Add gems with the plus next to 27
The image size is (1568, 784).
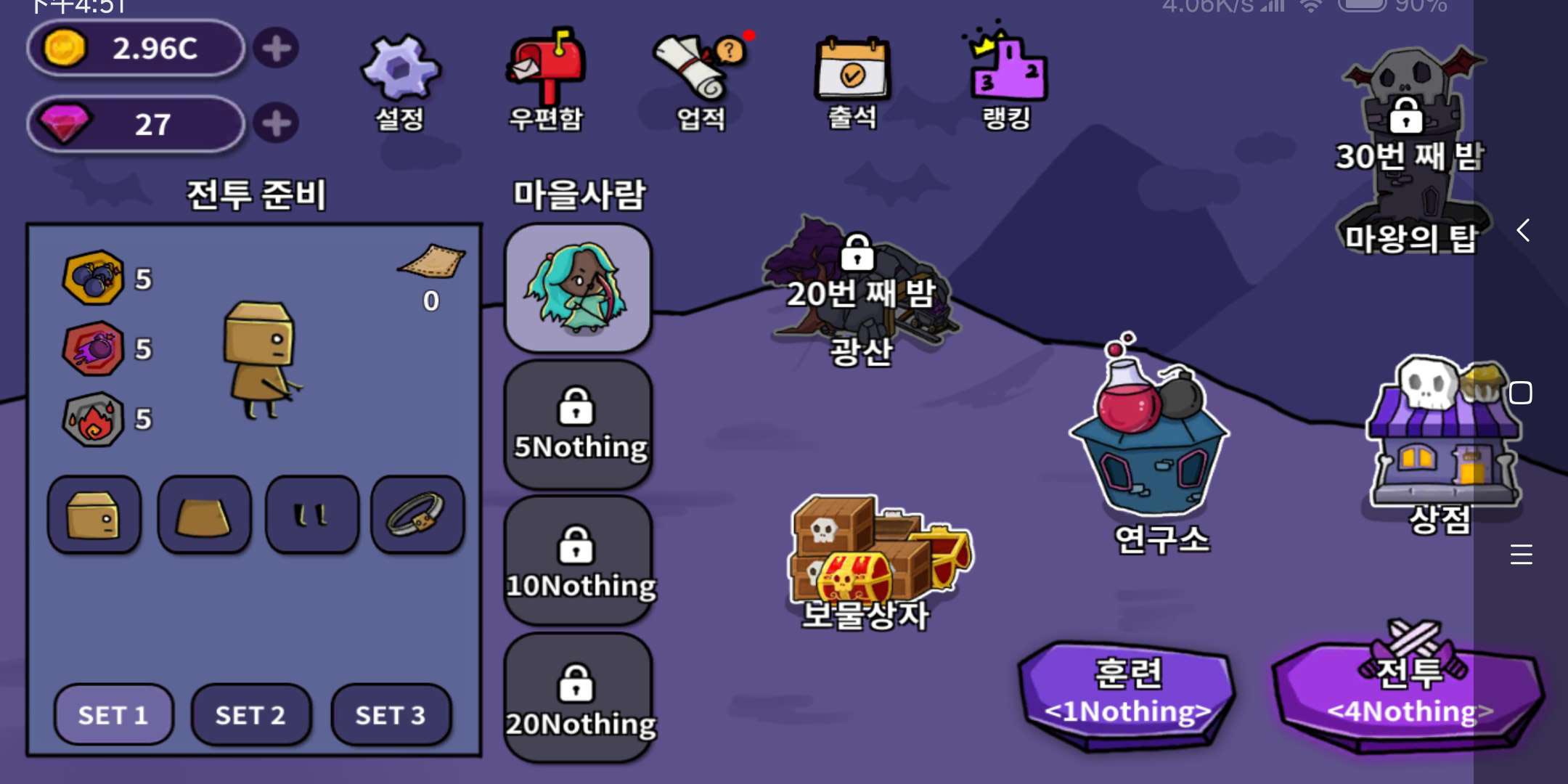coord(277,123)
